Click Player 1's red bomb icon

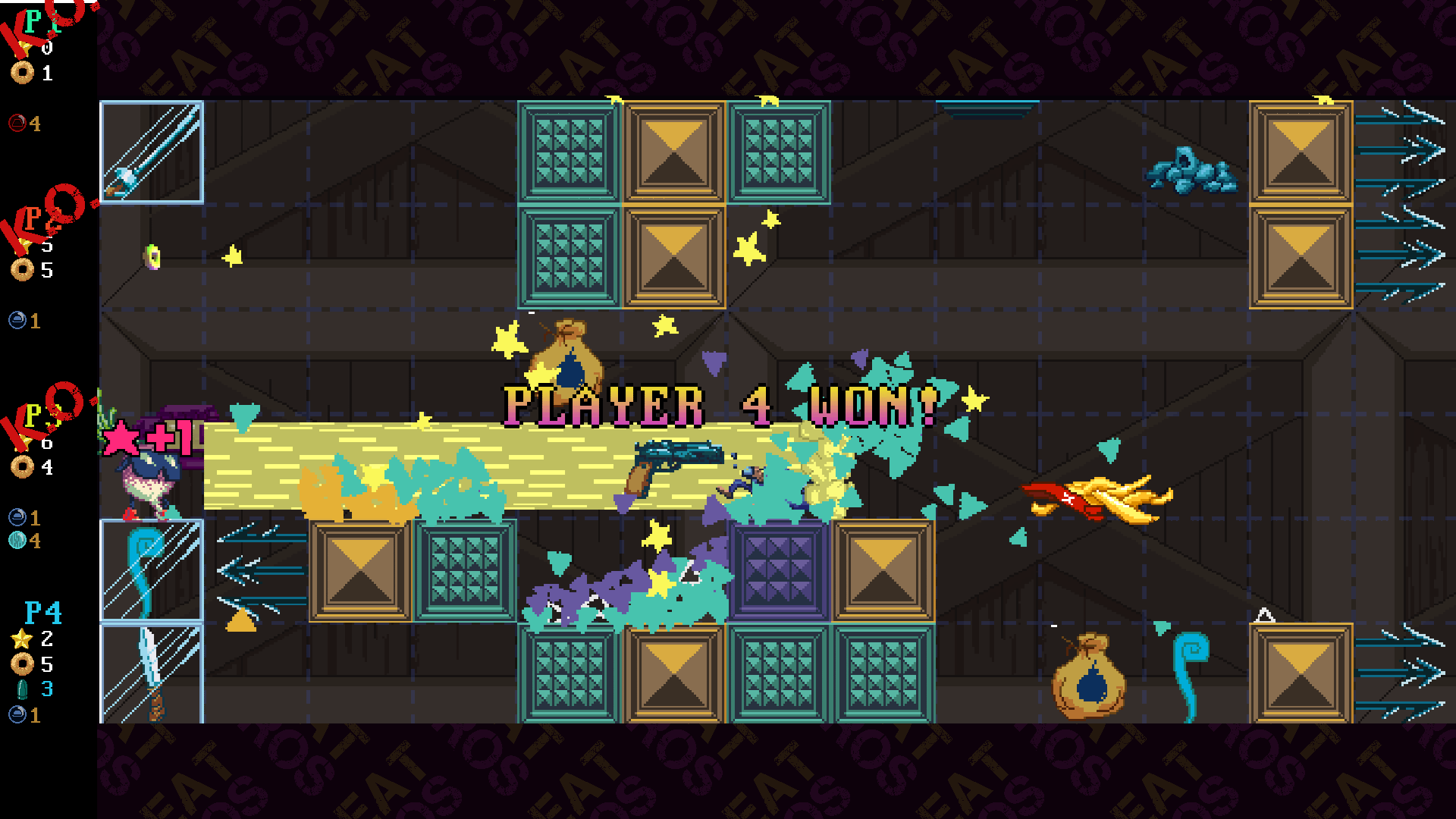tap(17, 123)
